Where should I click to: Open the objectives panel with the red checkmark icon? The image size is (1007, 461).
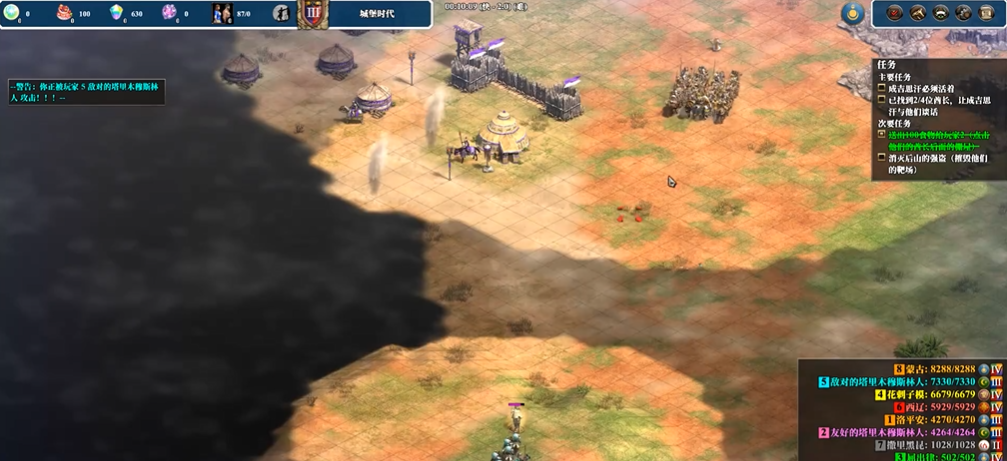[x=894, y=13]
